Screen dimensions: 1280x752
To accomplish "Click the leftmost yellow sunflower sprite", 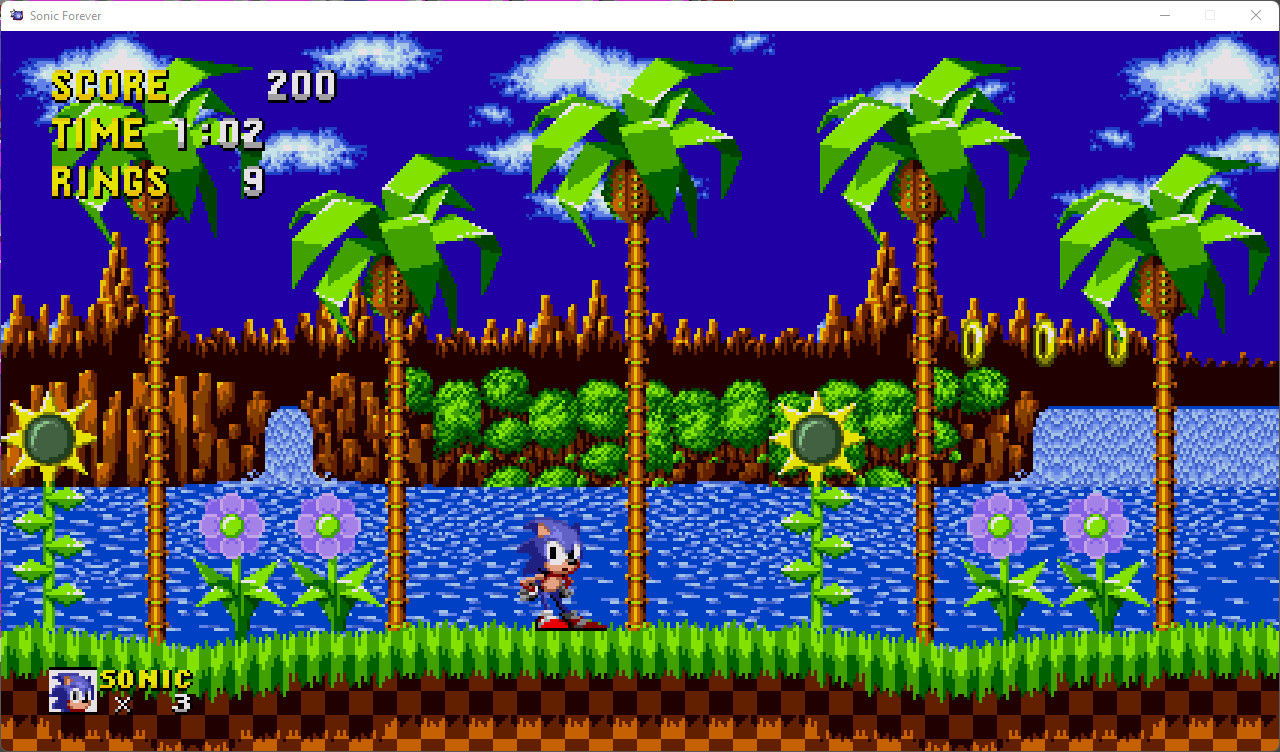I will [x=47, y=437].
